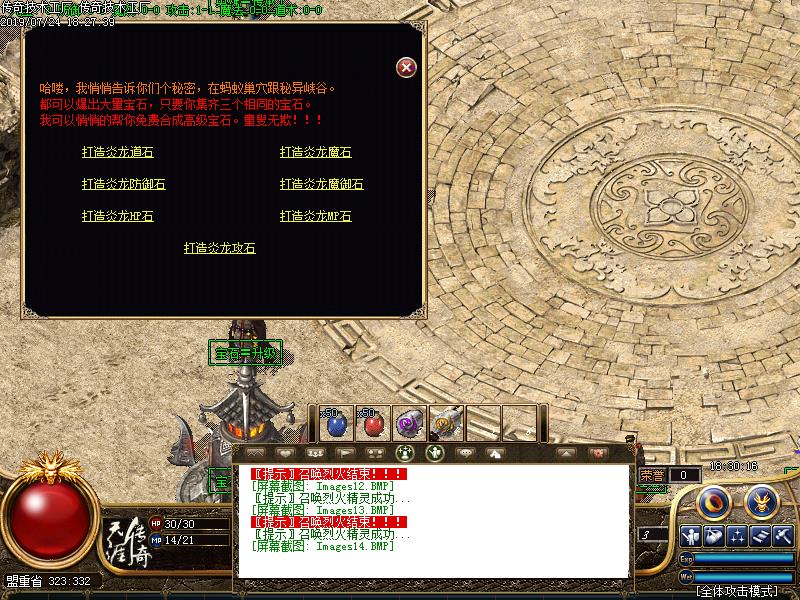Pick the 打造炎龙MP石 option
800x600 pixels.
click(x=316, y=216)
